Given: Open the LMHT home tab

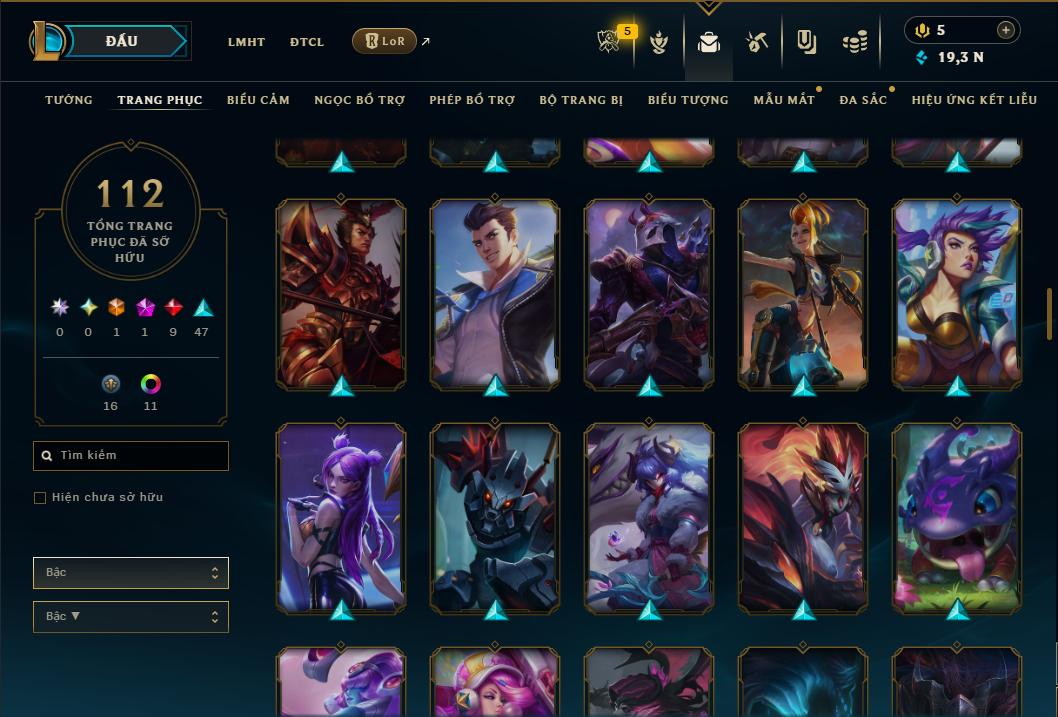Looking at the screenshot, I should pyautogui.click(x=246, y=42).
